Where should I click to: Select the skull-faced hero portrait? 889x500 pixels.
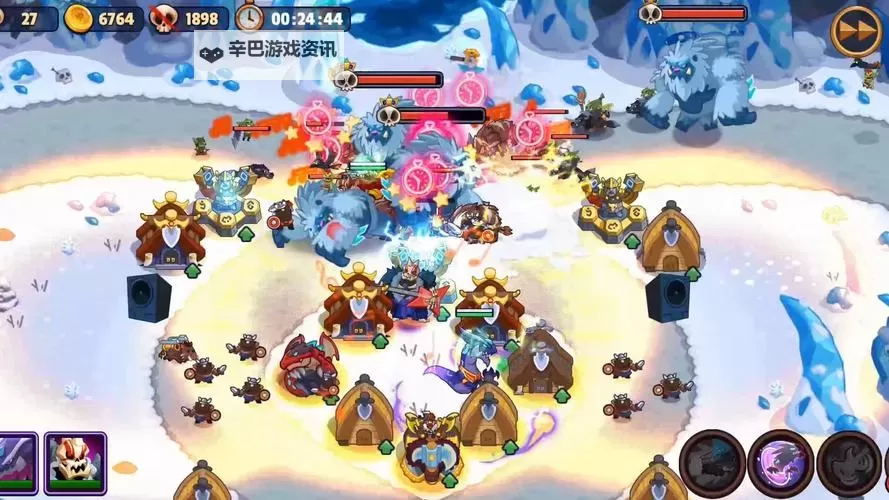[x=75, y=464]
